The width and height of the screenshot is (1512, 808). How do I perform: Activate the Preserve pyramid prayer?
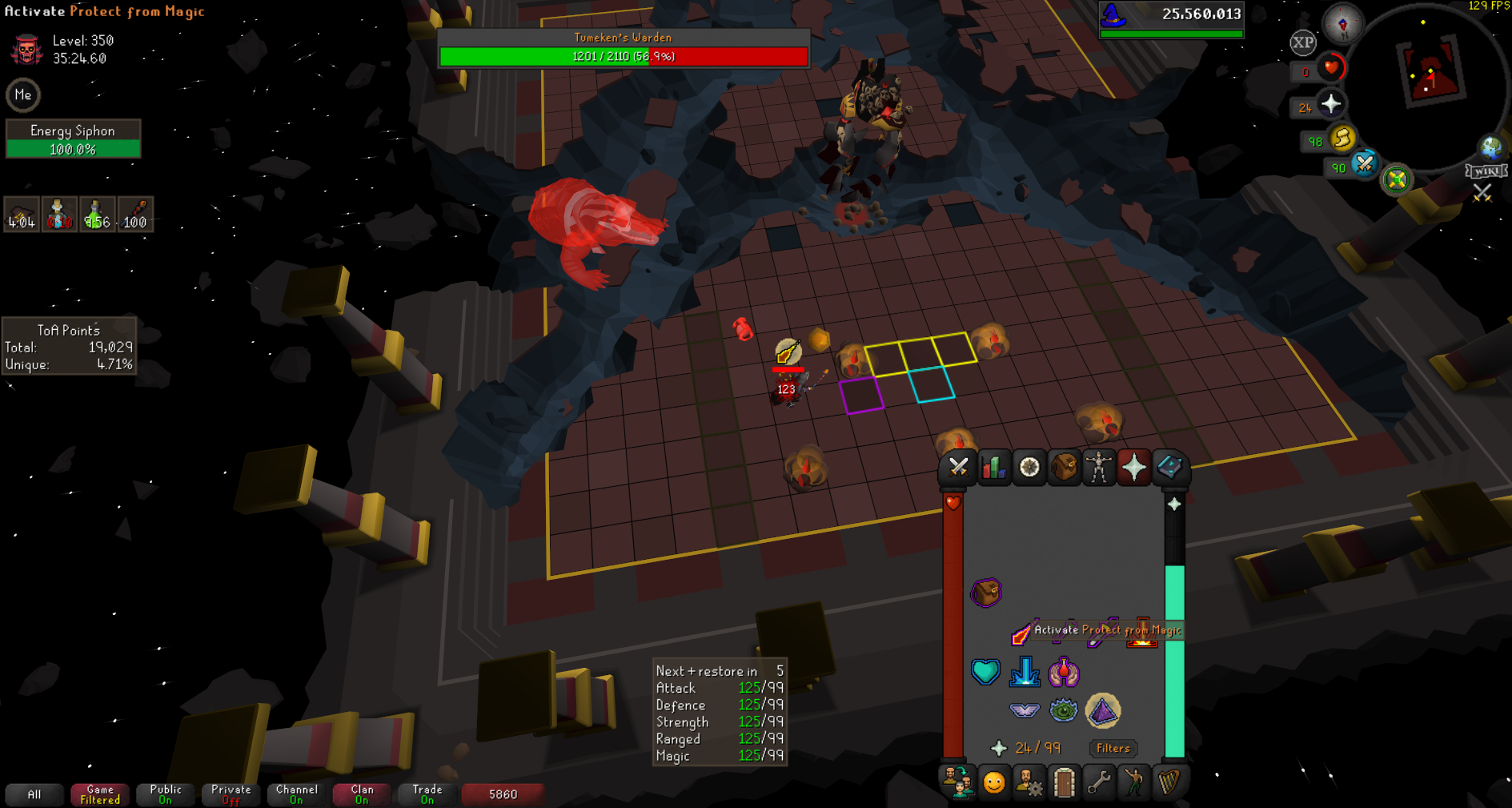coord(1103,710)
